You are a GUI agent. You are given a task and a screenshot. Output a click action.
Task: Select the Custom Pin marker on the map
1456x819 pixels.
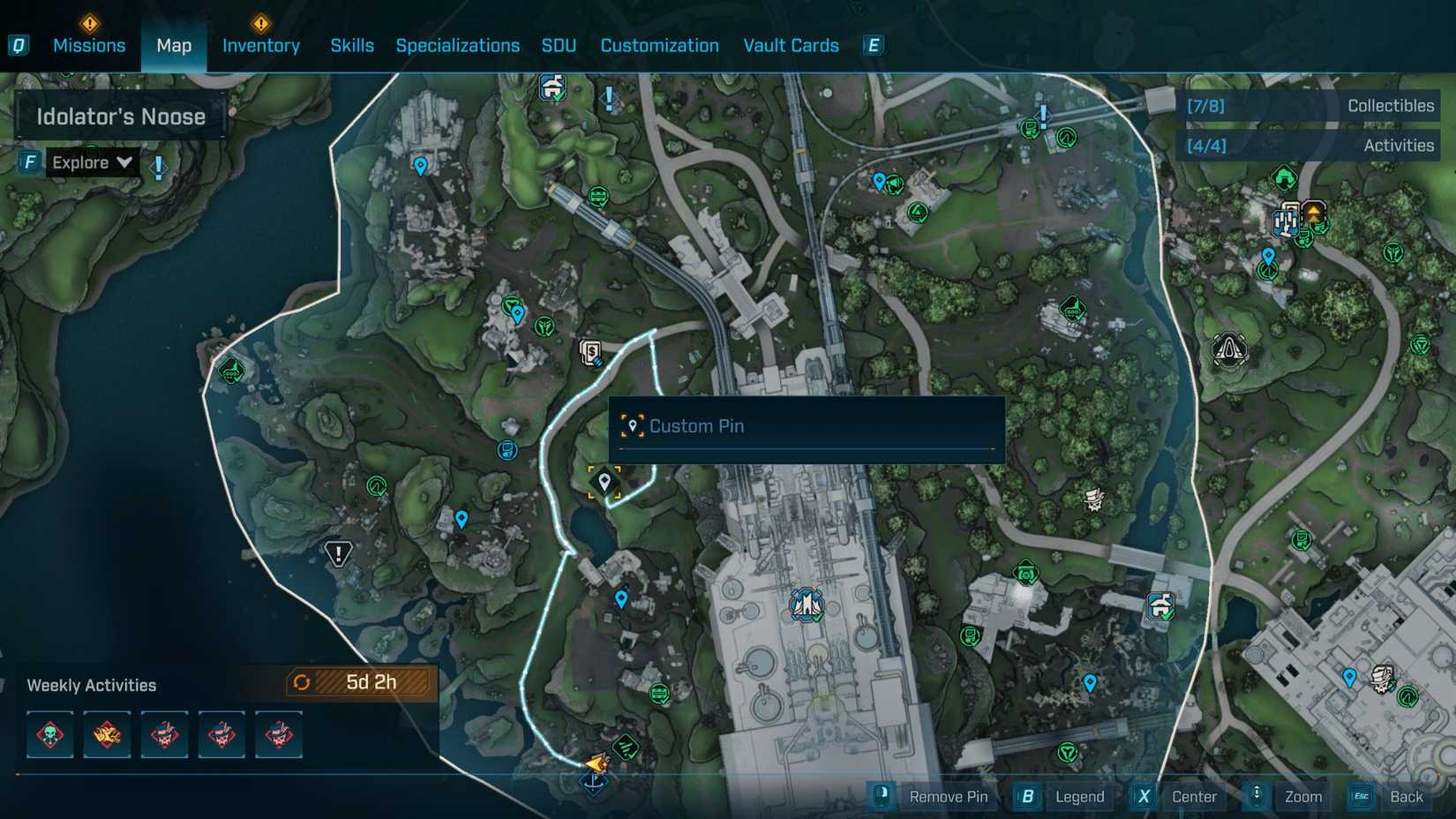(x=605, y=482)
